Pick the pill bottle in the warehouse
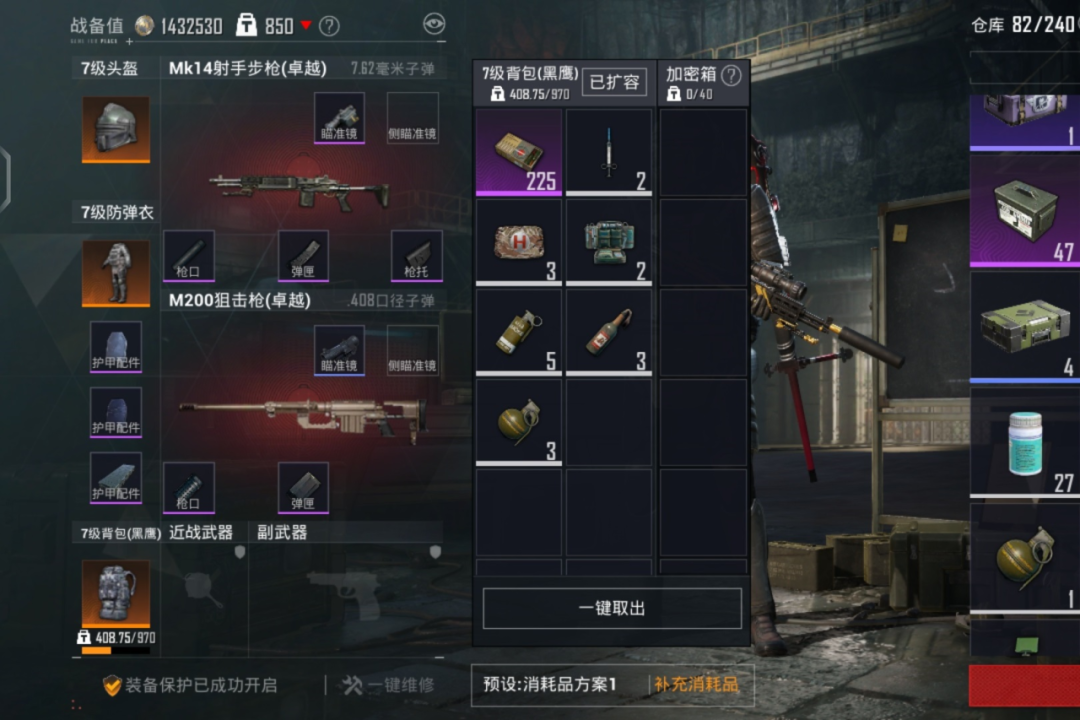The image size is (1080, 720). (1023, 443)
